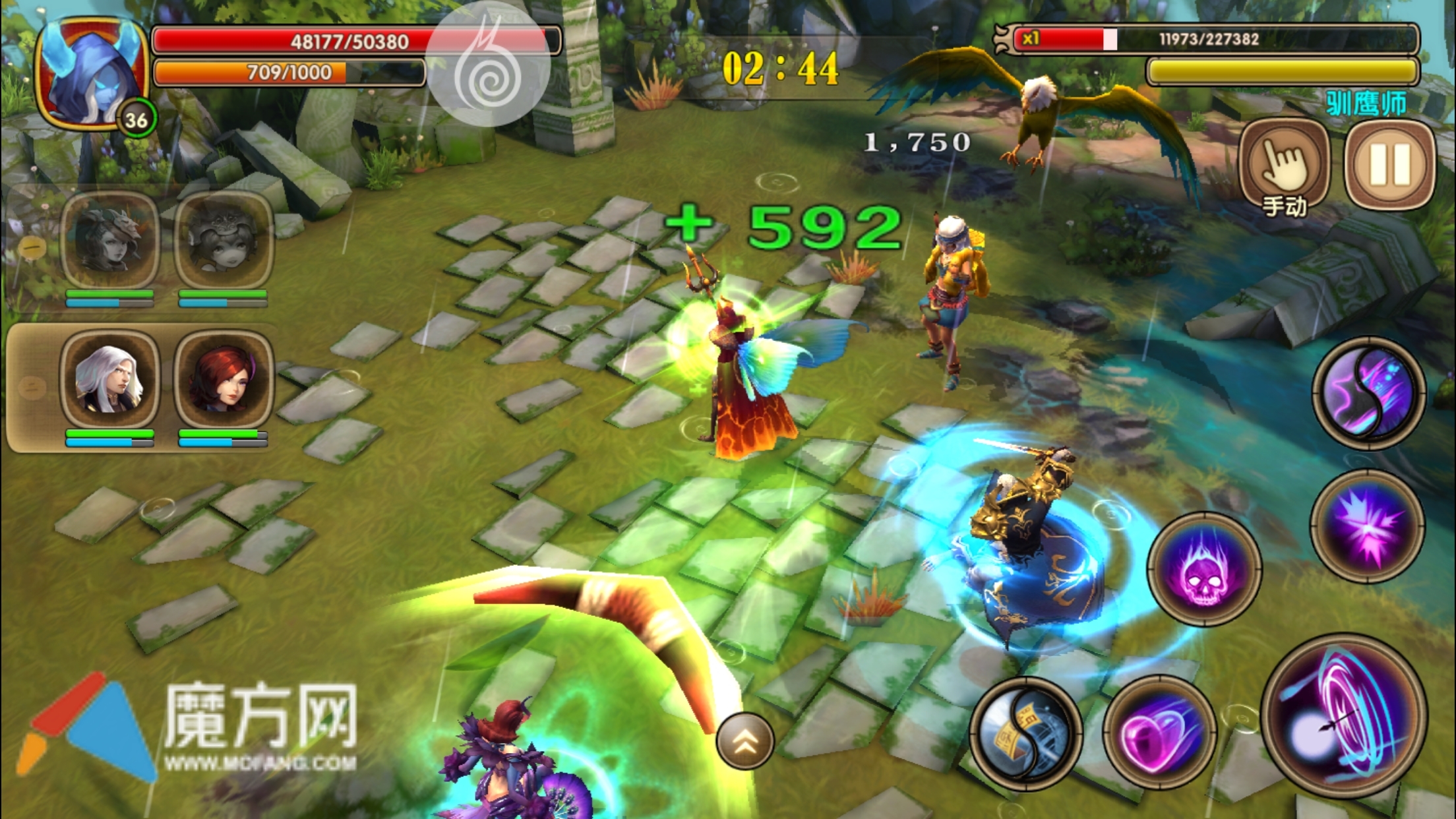Tap the double-chevron up arrow button
This screenshot has width=1456, height=819.
pyautogui.click(x=745, y=741)
